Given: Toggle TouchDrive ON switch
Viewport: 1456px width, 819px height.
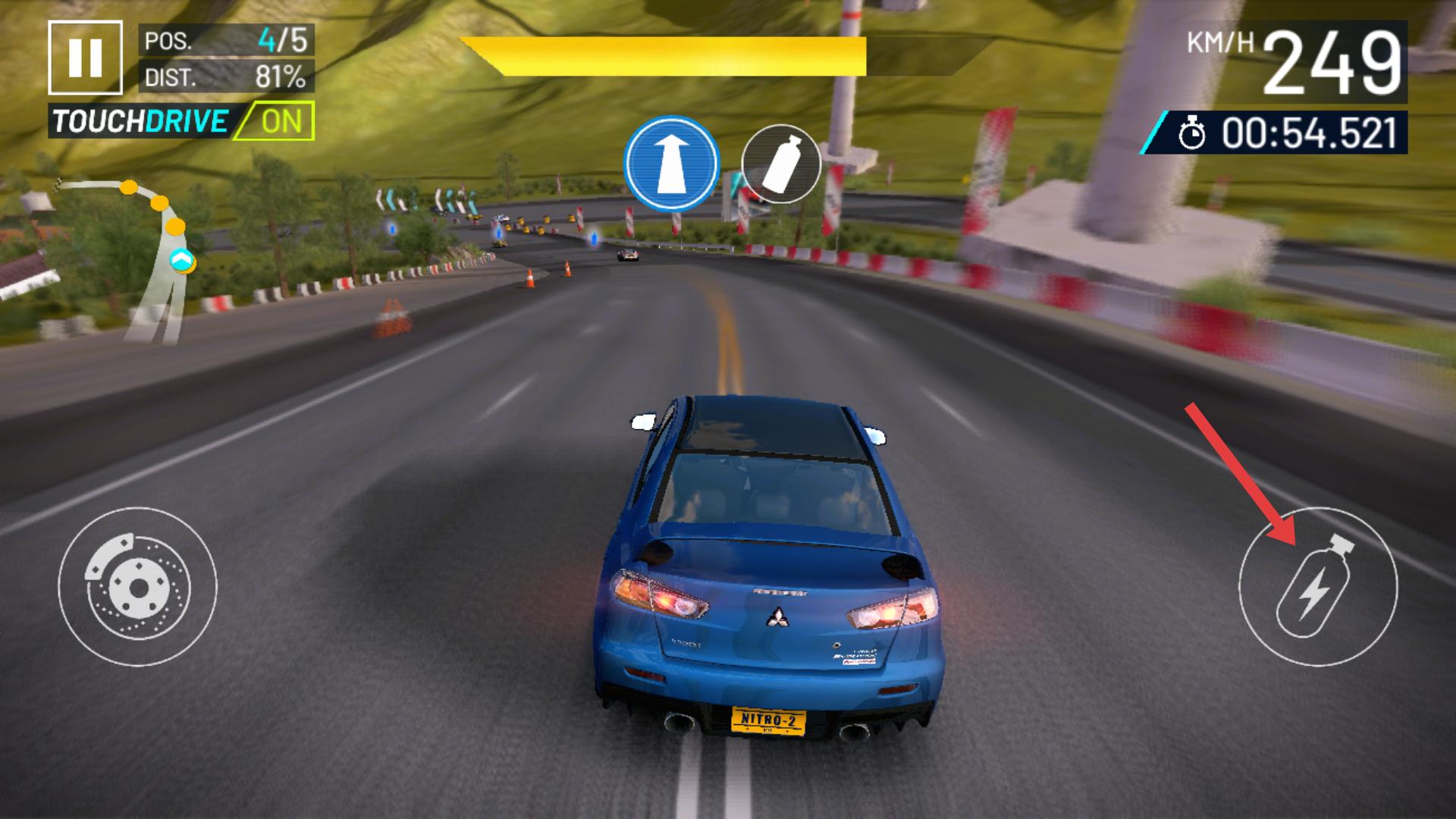Looking at the screenshot, I should pyautogui.click(x=274, y=122).
